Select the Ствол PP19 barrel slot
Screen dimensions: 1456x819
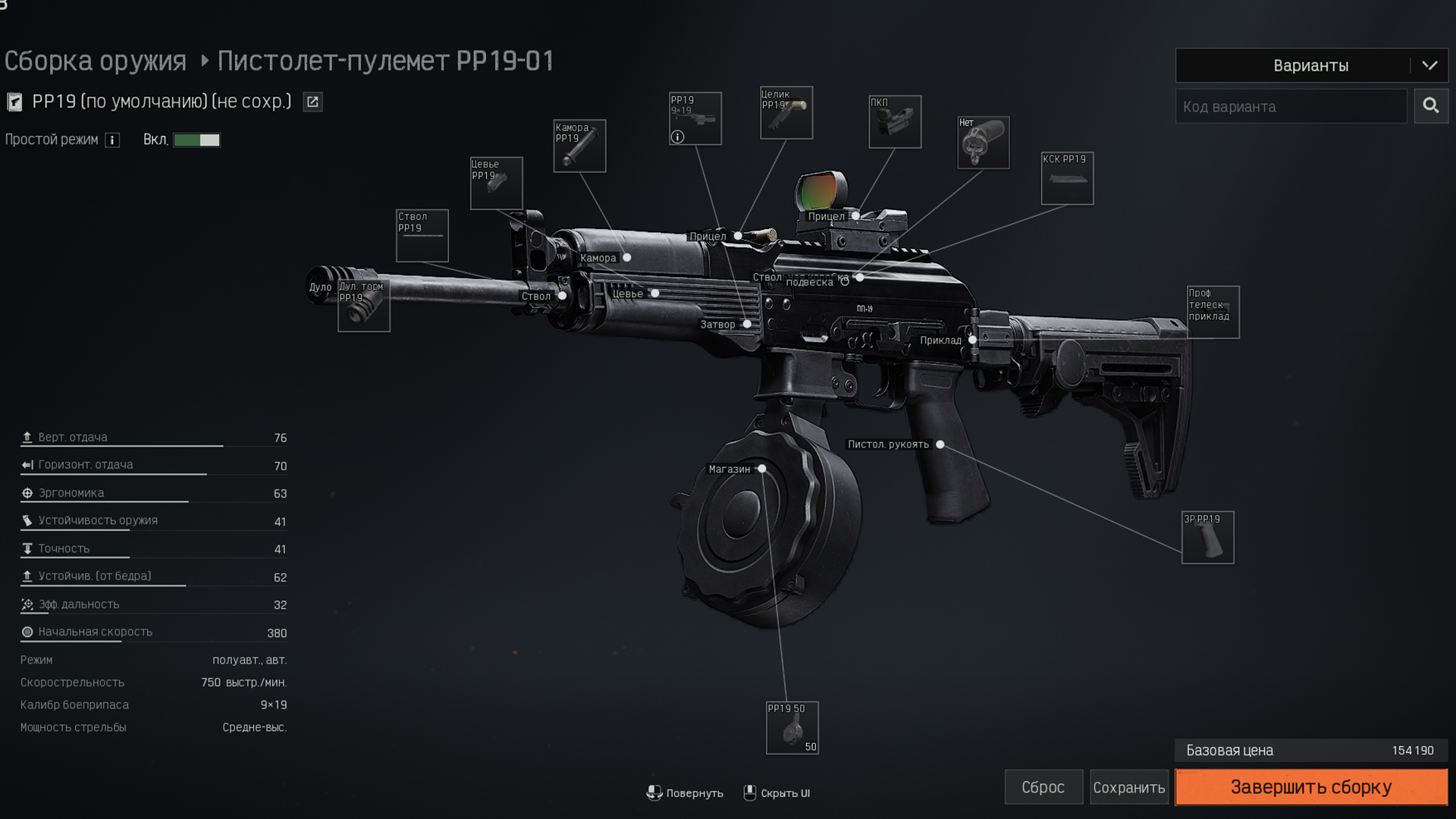click(x=422, y=236)
